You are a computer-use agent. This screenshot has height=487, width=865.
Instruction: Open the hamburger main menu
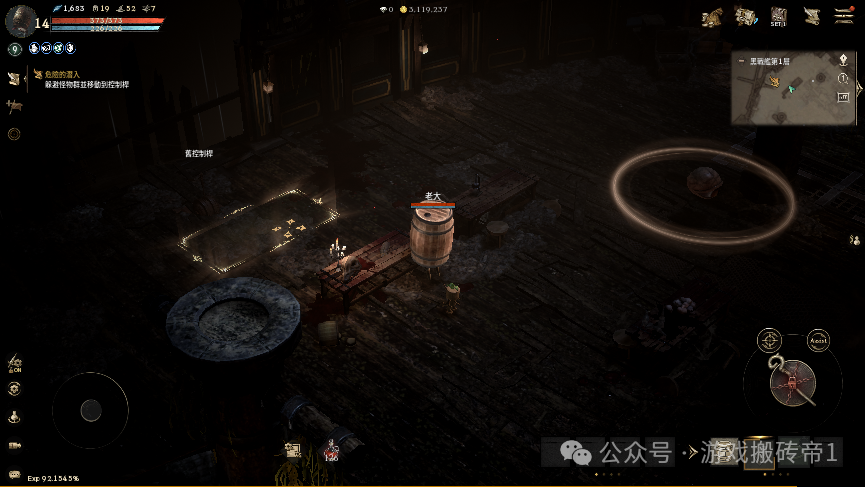pos(842,16)
